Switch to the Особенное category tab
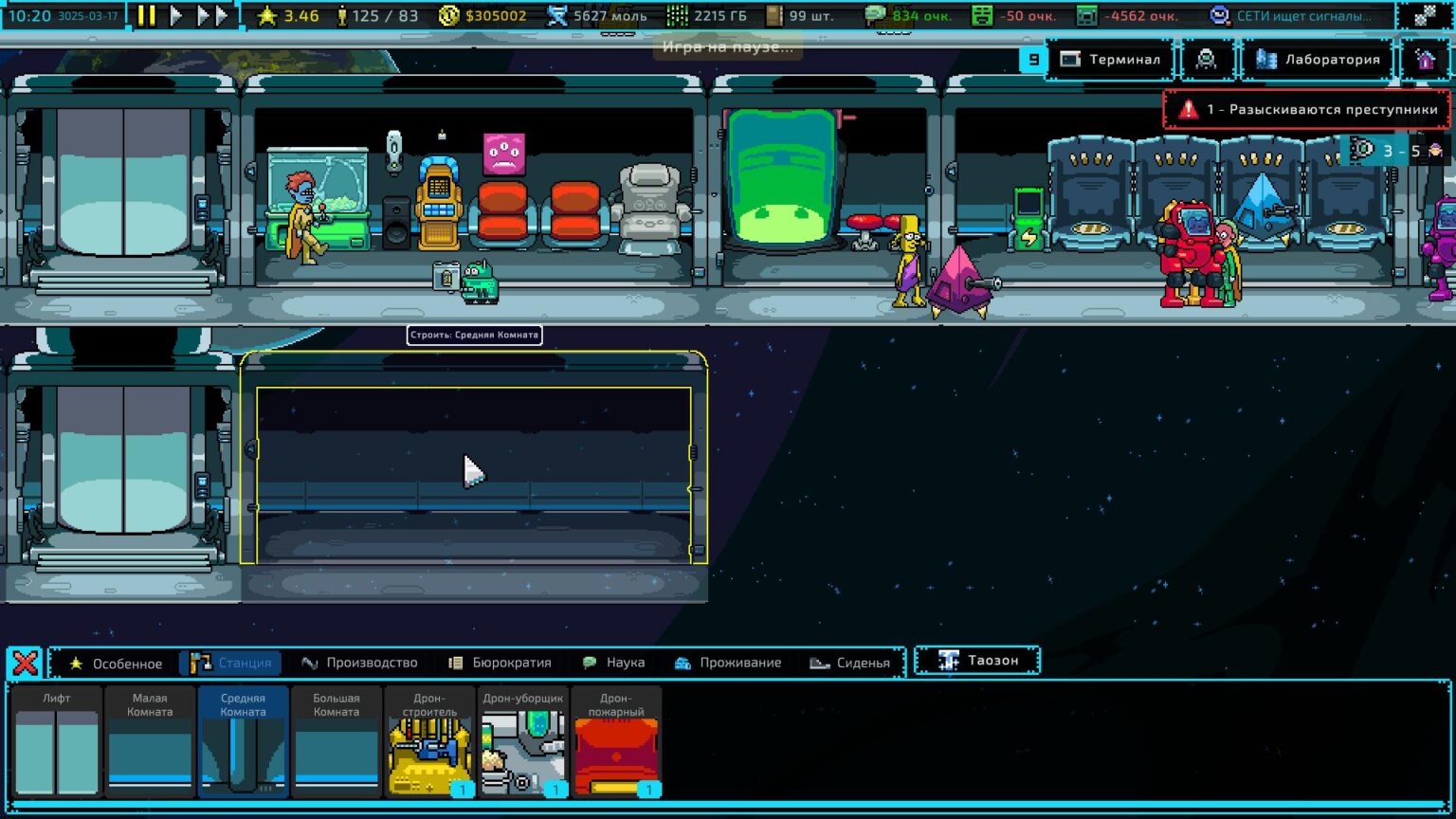The width and height of the screenshot is (1456, 819). pyautogui.click(x=116, y=663)
